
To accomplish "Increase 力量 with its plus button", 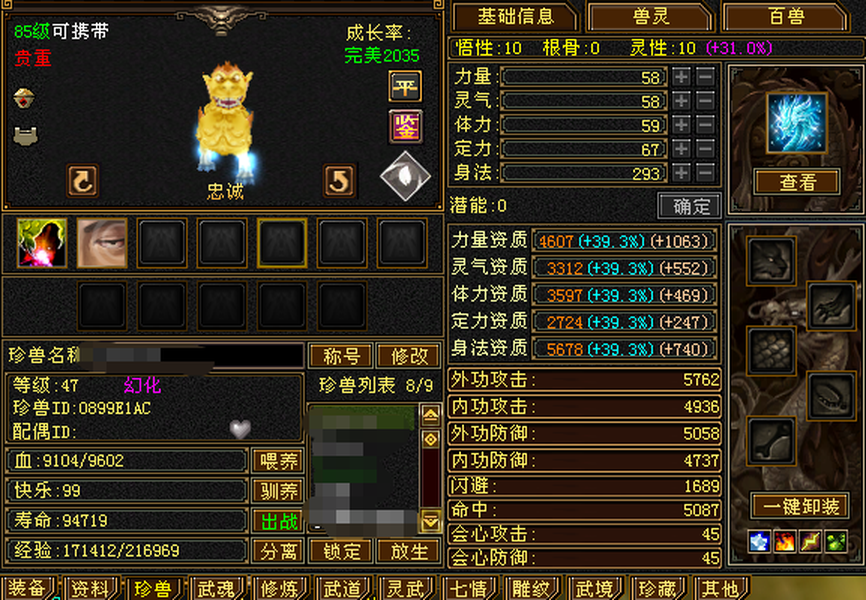I will click(x=681, y=77).
